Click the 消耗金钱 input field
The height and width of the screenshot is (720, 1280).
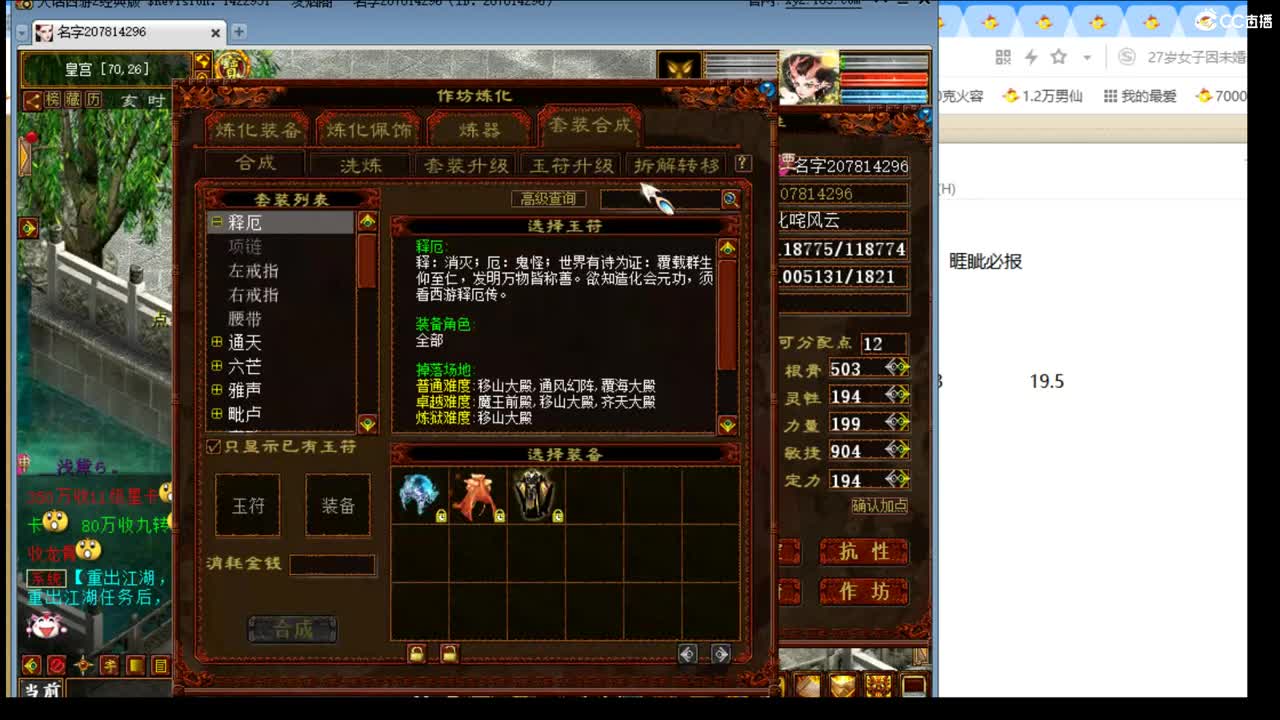point(333,565)
